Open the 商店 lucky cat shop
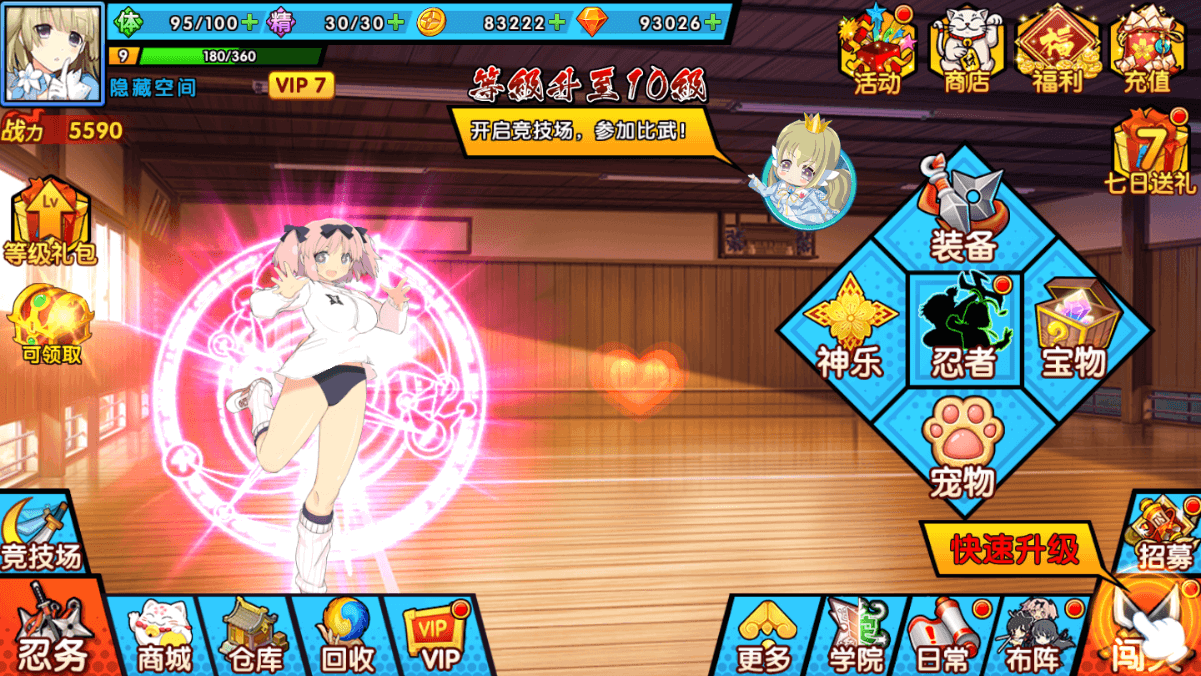1201x676 pixels. pos(966,52)
